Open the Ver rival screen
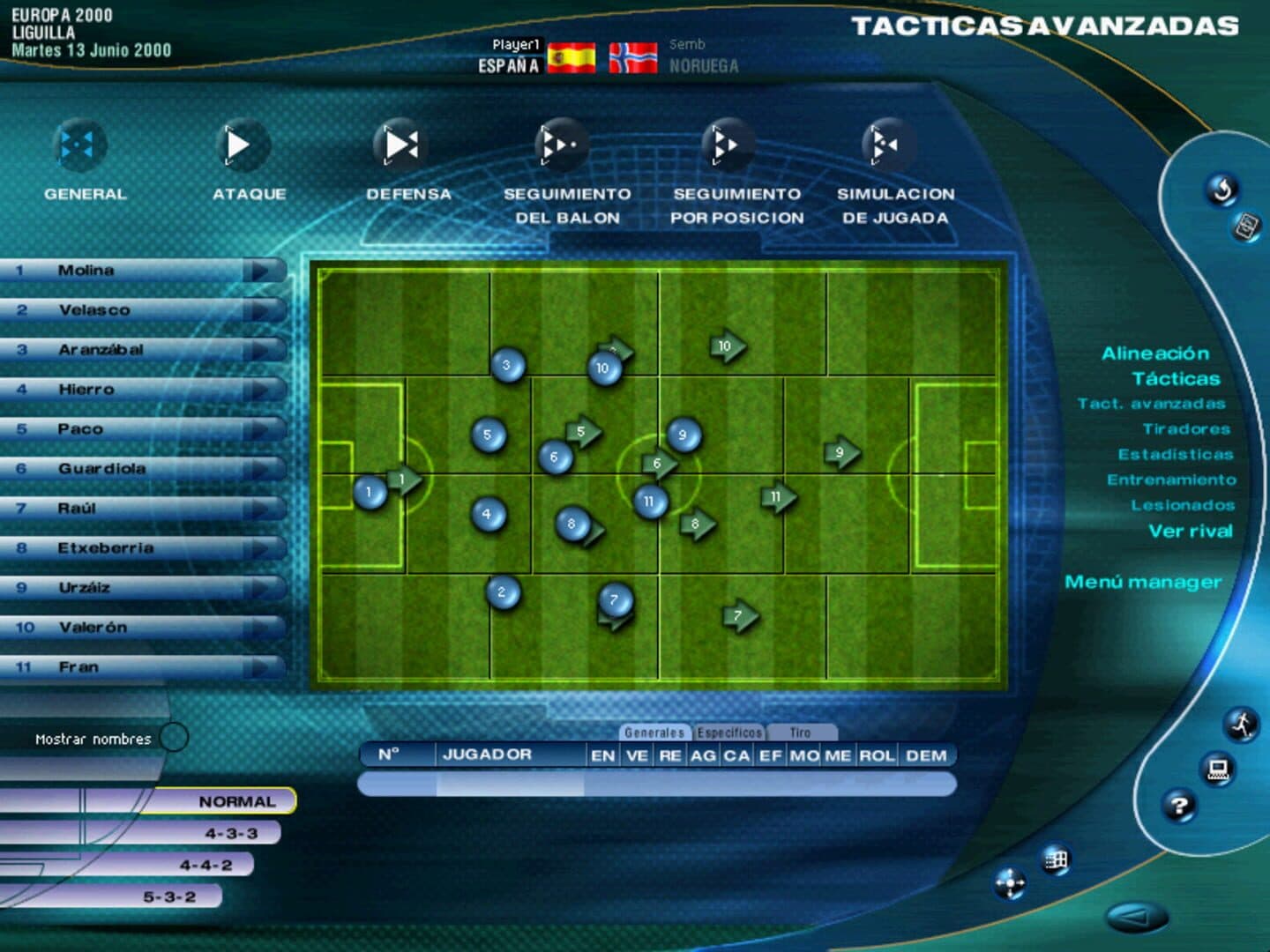 [x=1190, y=531]
